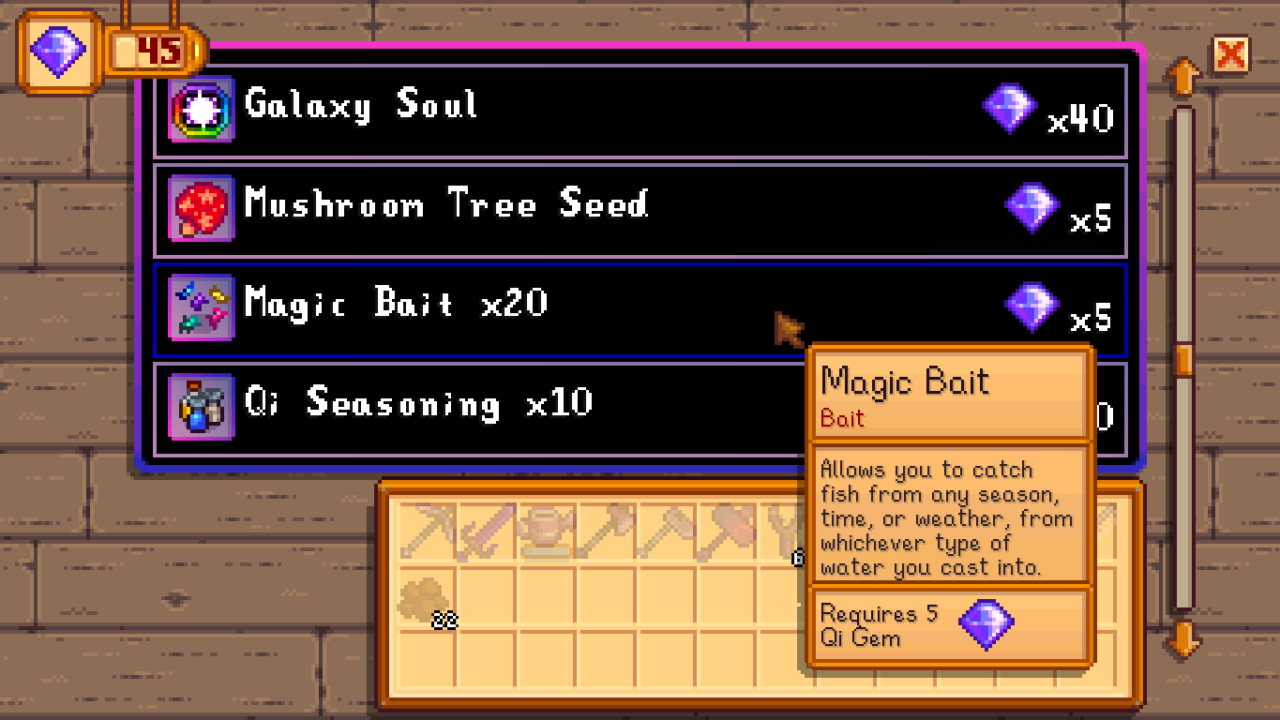This screenshot has width=1280, height=720.
Task: Buy the Magic Bait x20 listing
Action: point(500,305)
